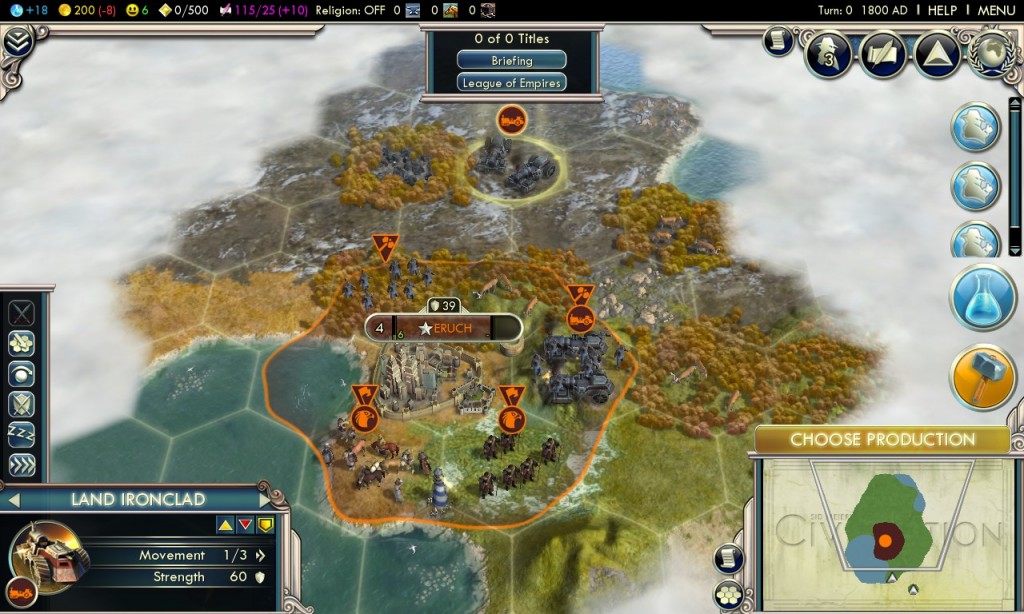Open the espionage overview spy icon
Image resolution: width=1024 pixels, height=614 pixels.
click(828, 54)
